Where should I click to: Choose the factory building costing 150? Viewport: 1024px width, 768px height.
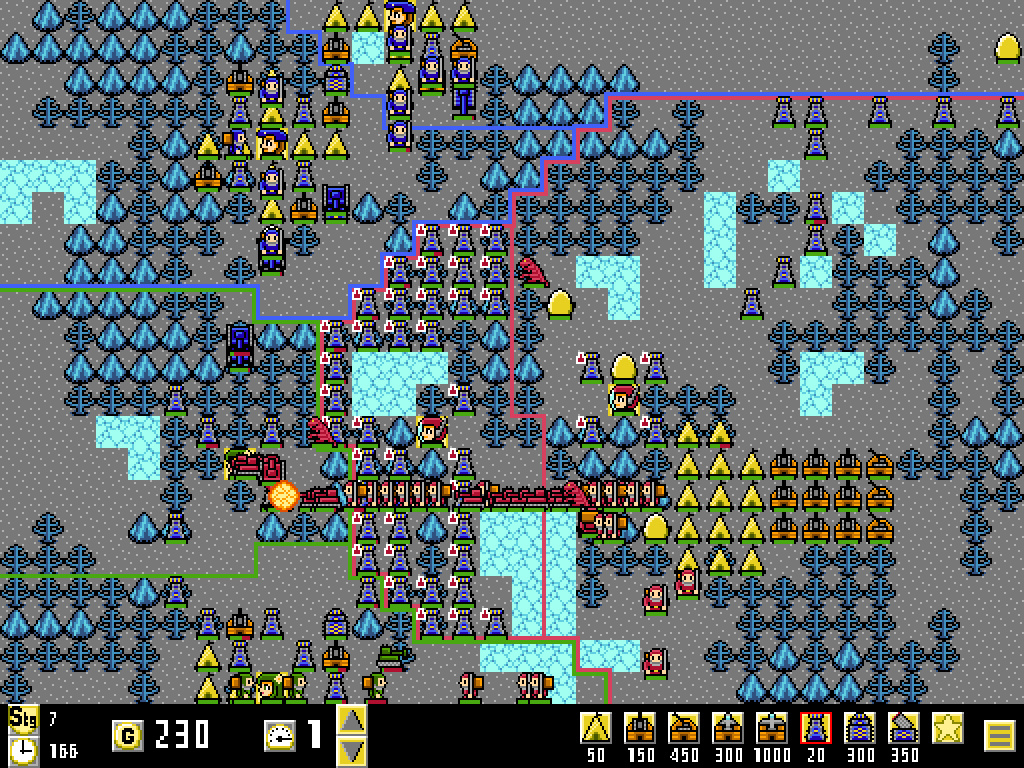click(x=639, y=728)
